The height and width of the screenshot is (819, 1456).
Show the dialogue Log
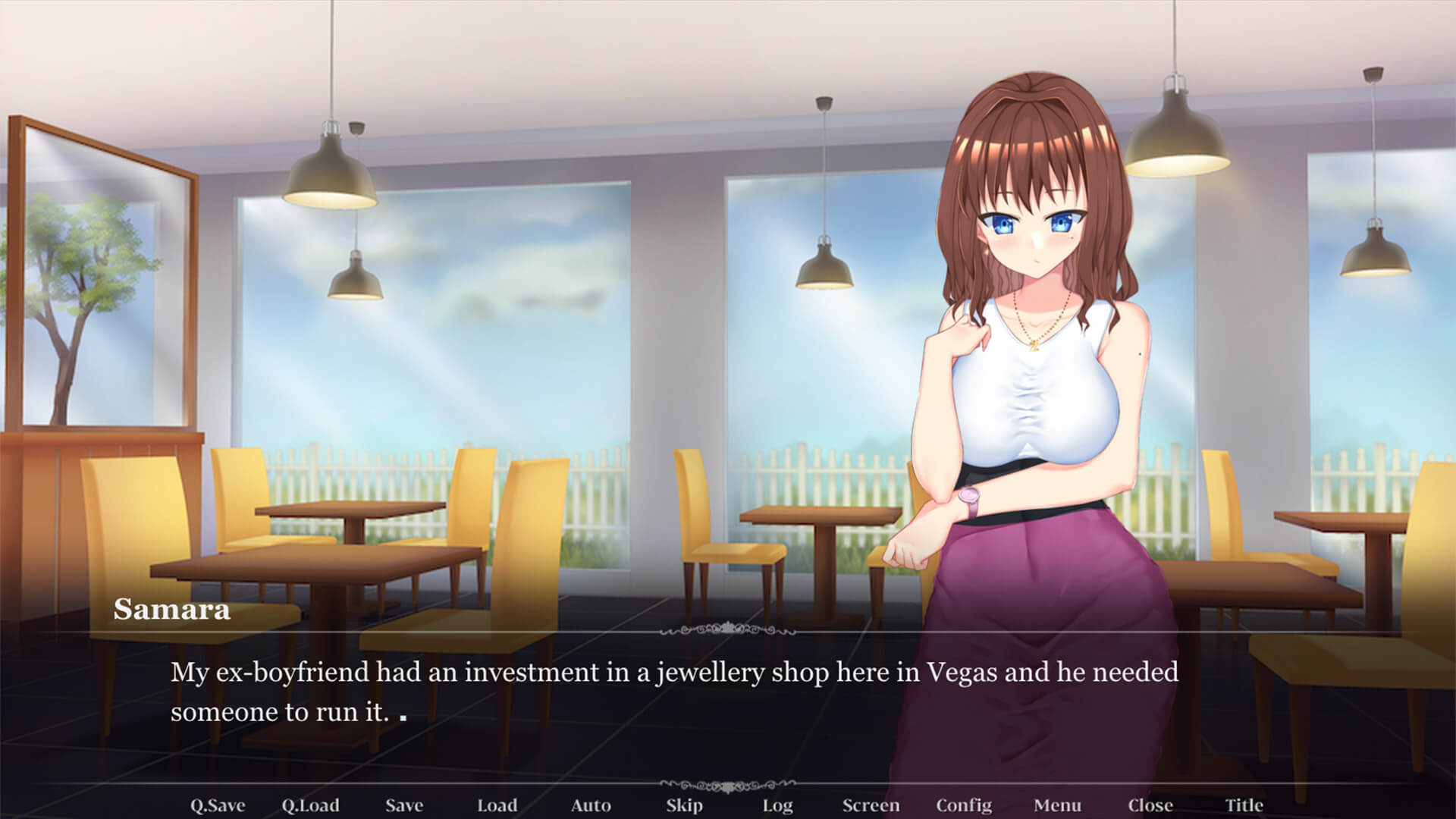pos(777,805)
